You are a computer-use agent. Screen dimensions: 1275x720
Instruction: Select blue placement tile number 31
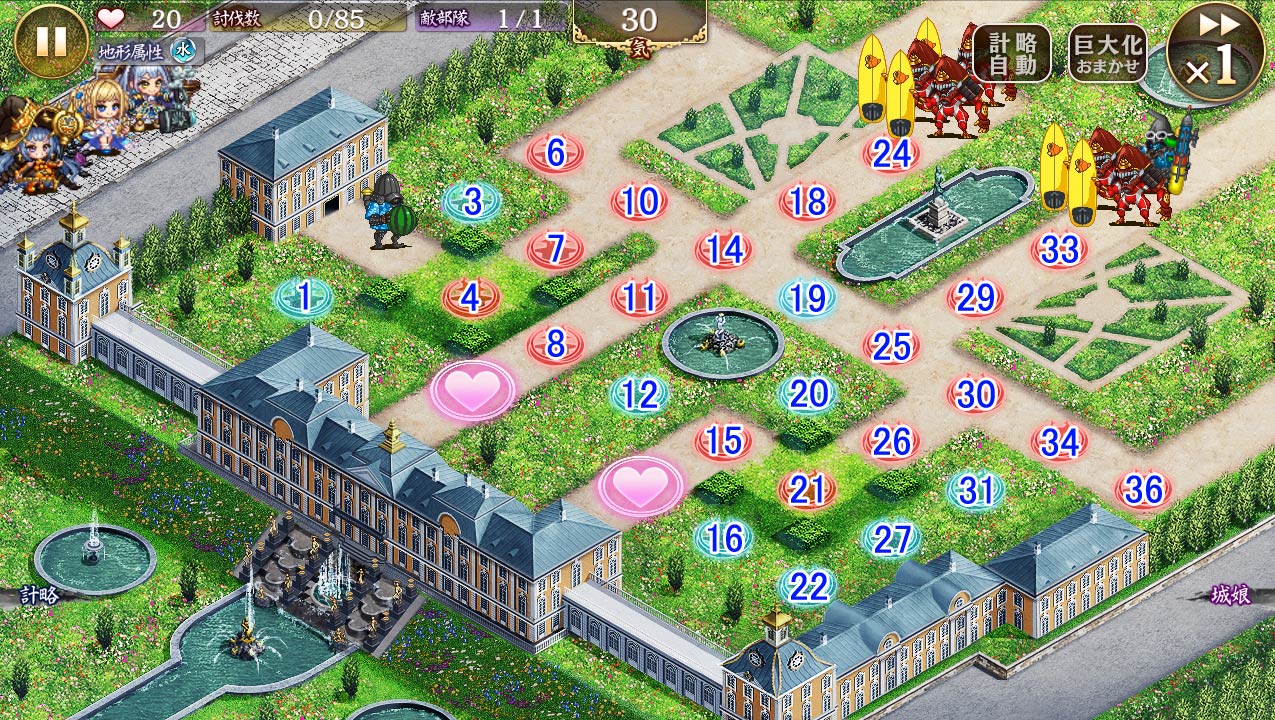[x=976, y=490]
